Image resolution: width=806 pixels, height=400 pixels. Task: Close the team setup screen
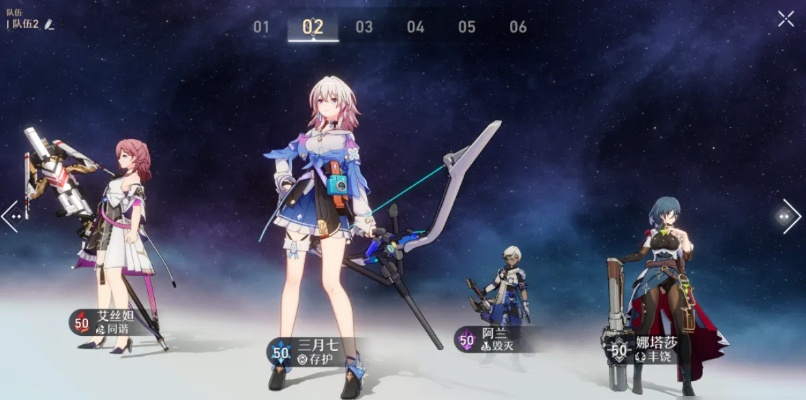786,18
